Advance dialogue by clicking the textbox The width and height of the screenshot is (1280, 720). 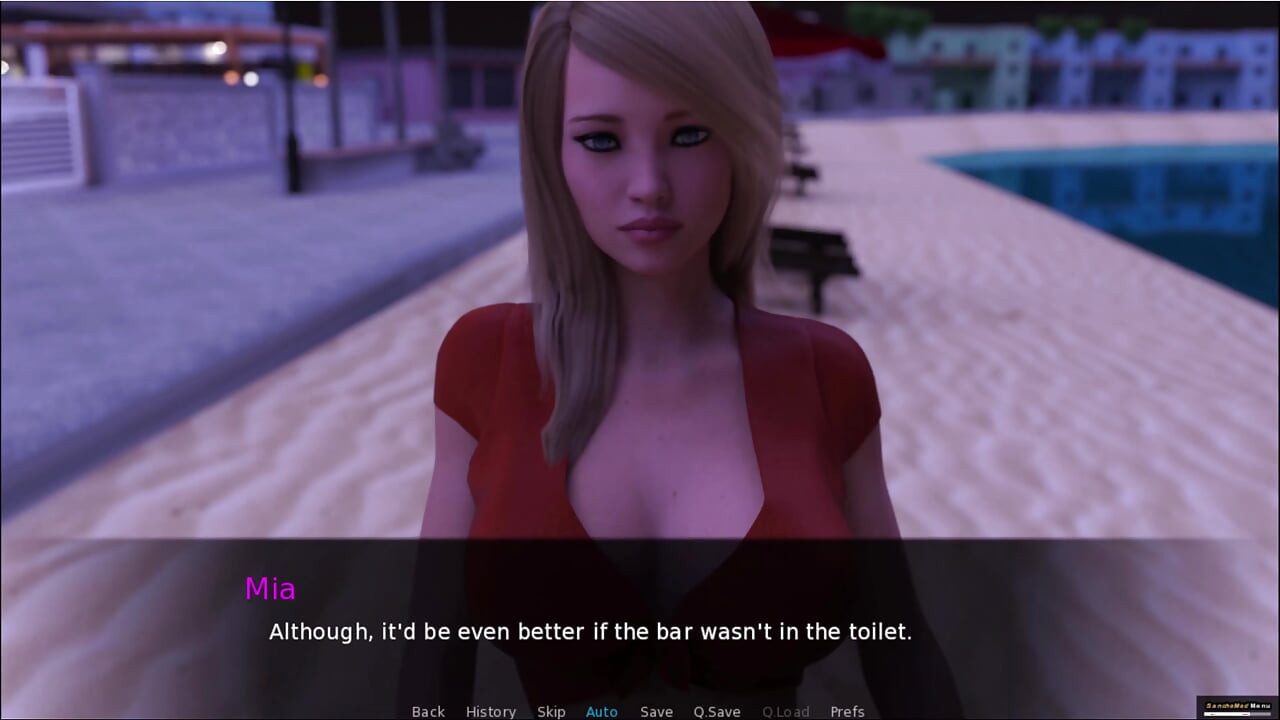pos(640,620)
